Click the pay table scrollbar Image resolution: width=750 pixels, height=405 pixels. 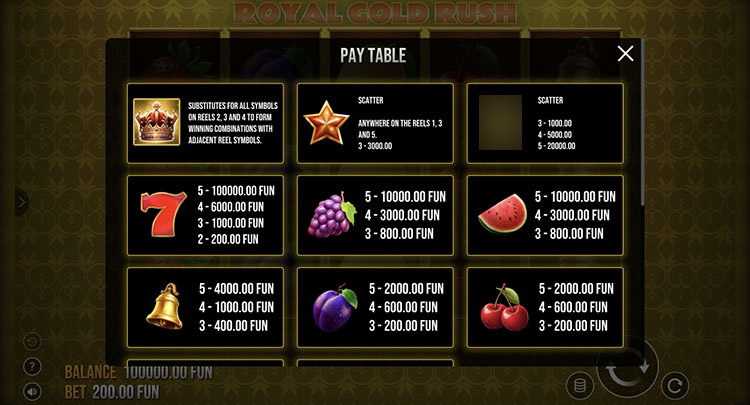[641, 140]
